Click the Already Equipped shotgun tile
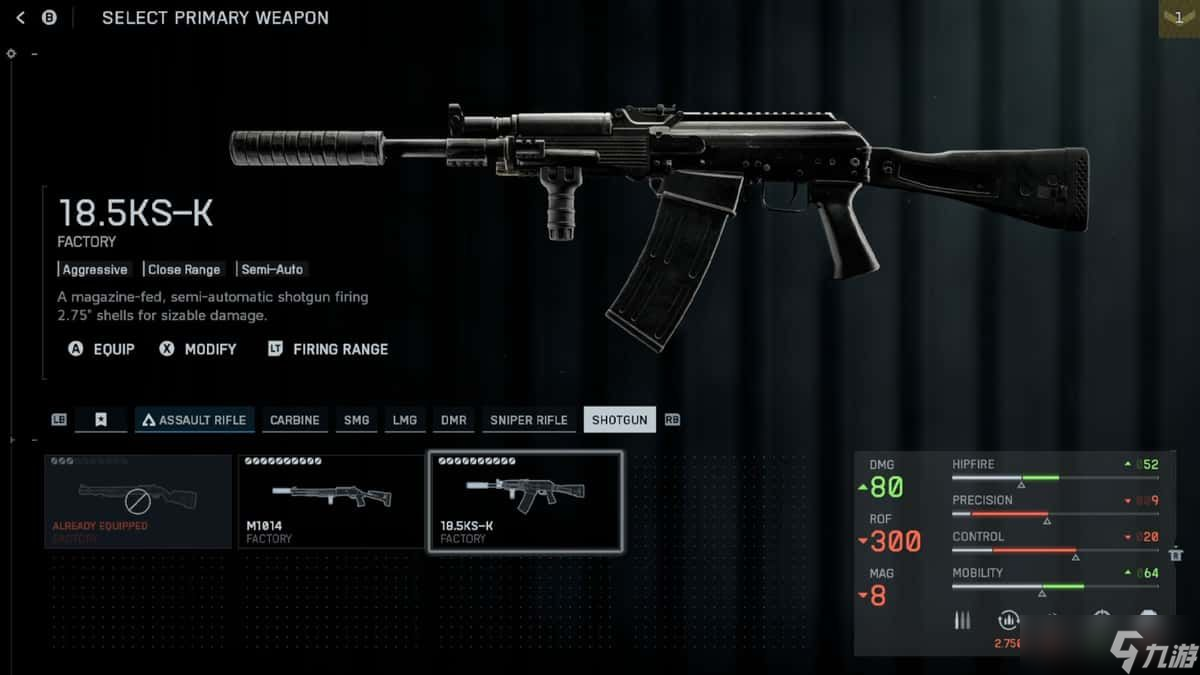 (137, 501)
